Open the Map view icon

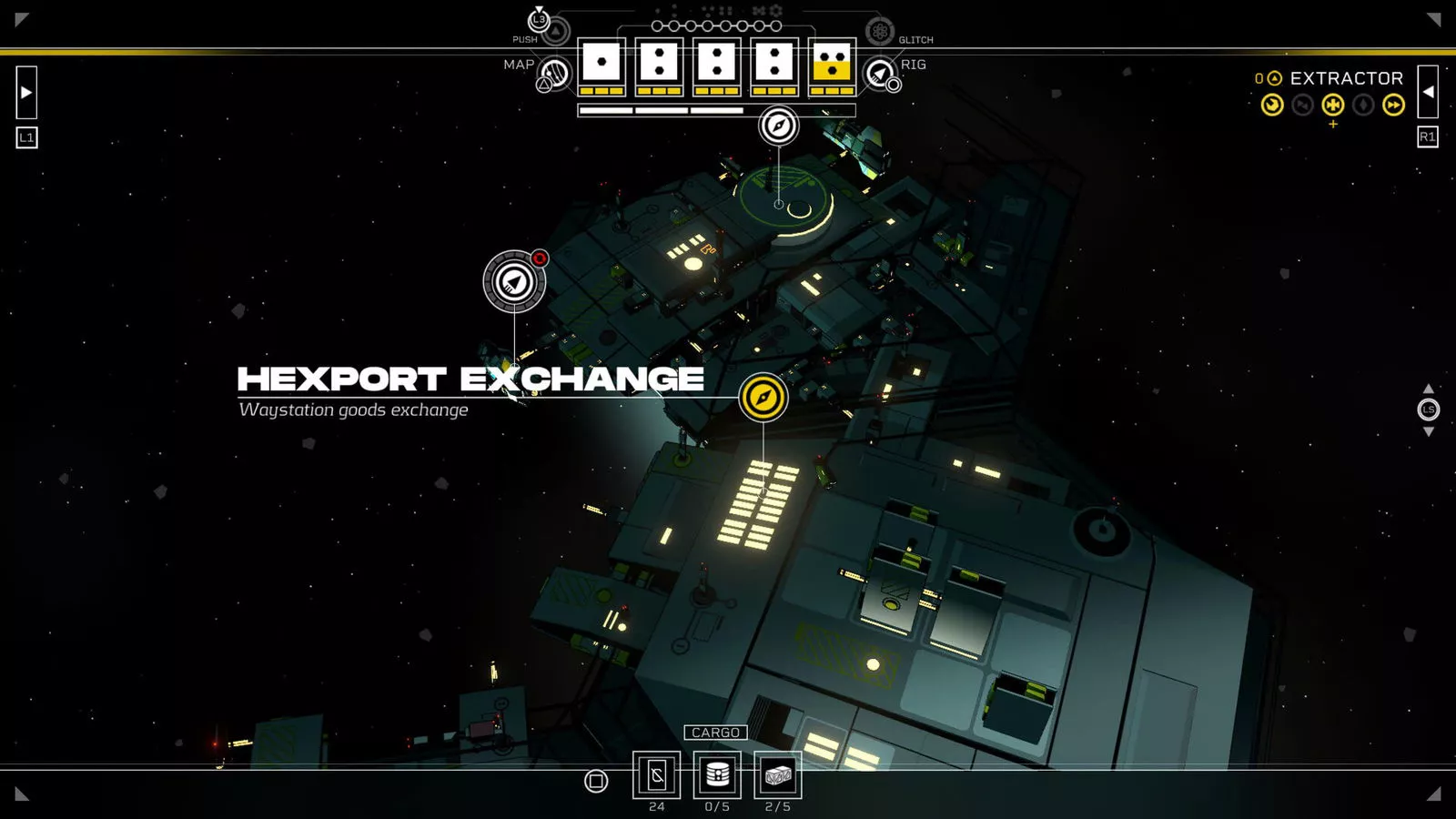pos(554,74)
